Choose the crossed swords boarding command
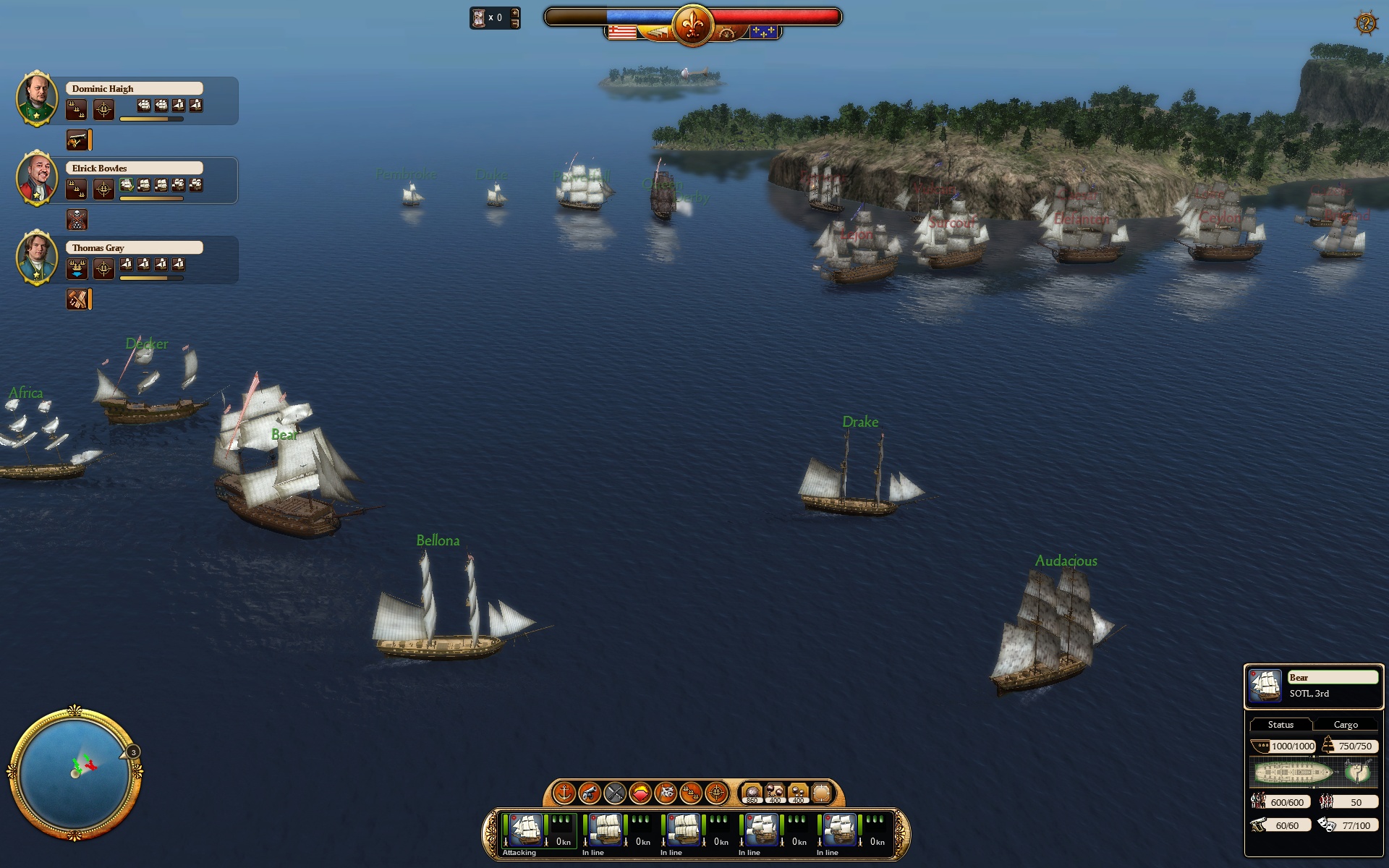 615,793
